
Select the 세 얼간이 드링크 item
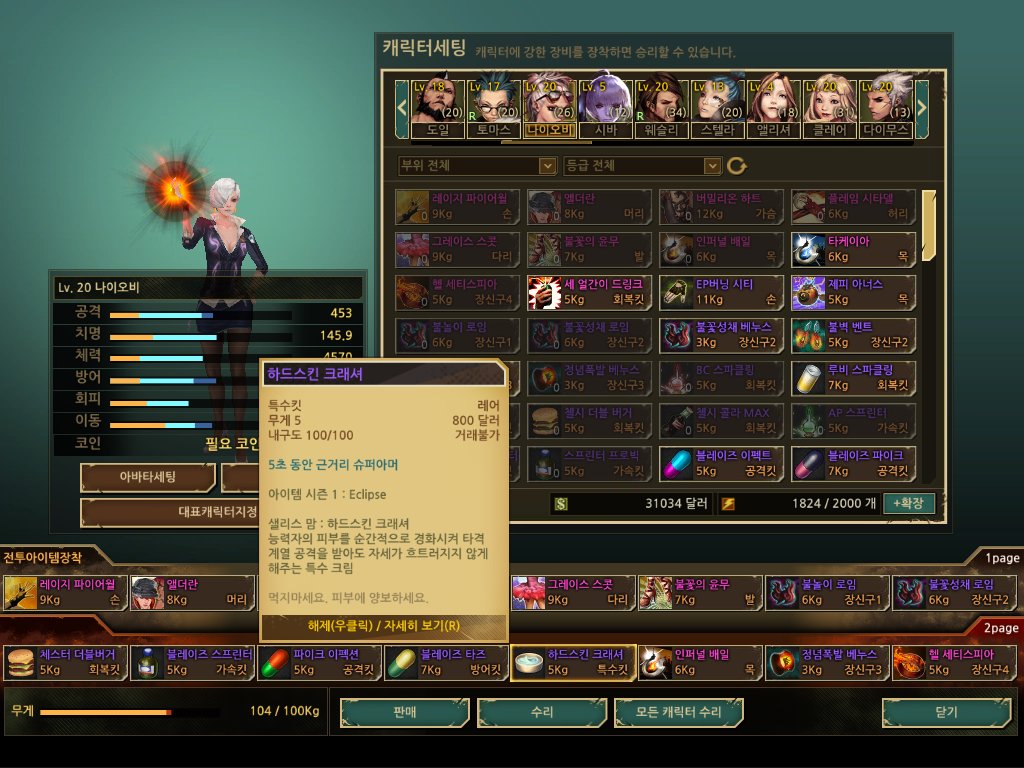pyautogui.click(x=589, y=292)
